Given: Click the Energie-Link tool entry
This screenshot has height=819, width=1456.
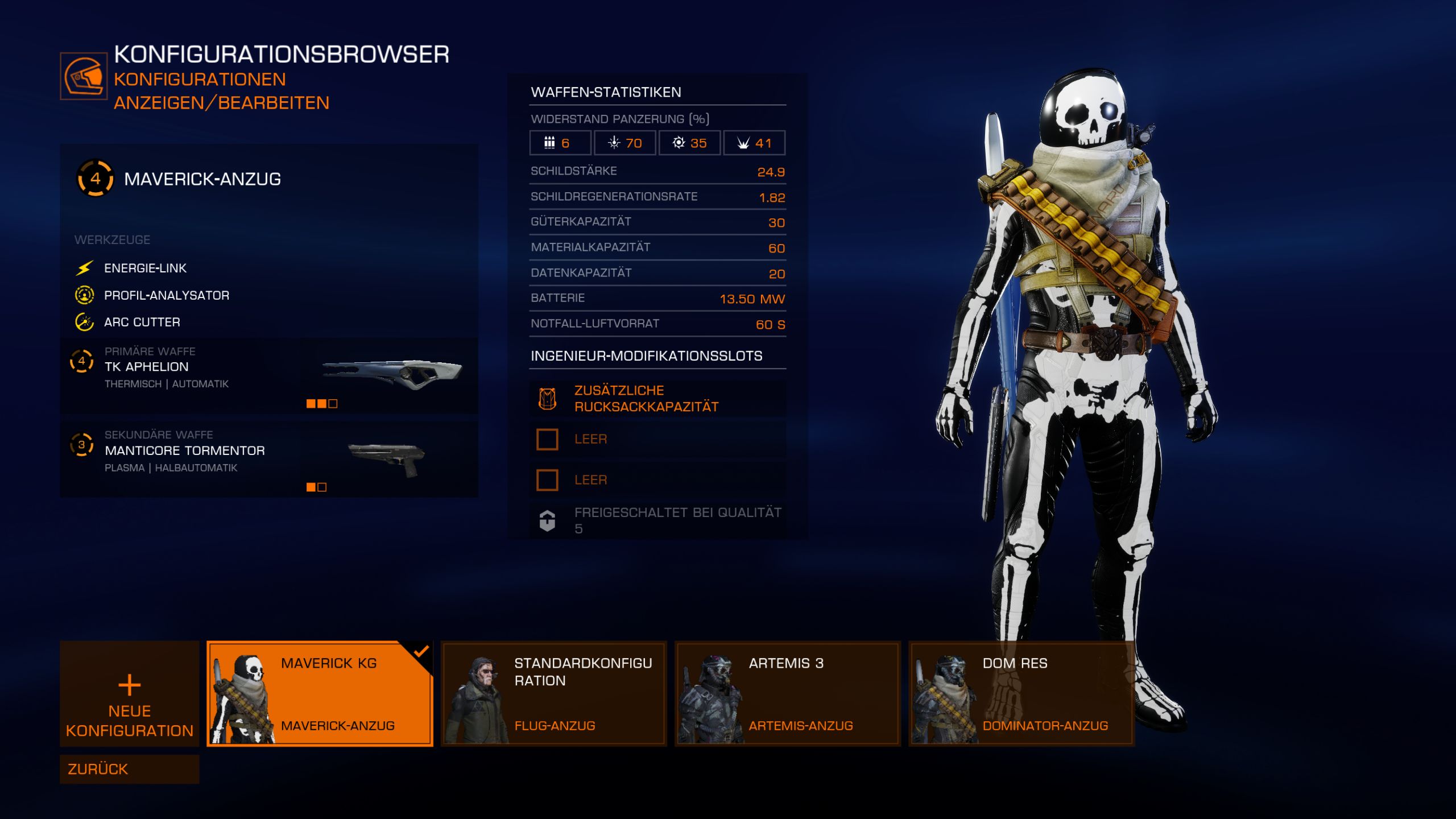Looking at the screenshot, I should 145,268.
